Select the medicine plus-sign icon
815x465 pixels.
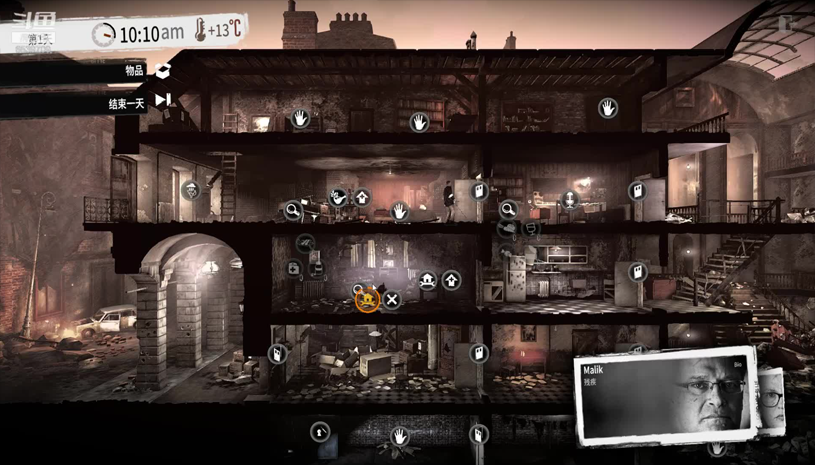click(295, 268)
